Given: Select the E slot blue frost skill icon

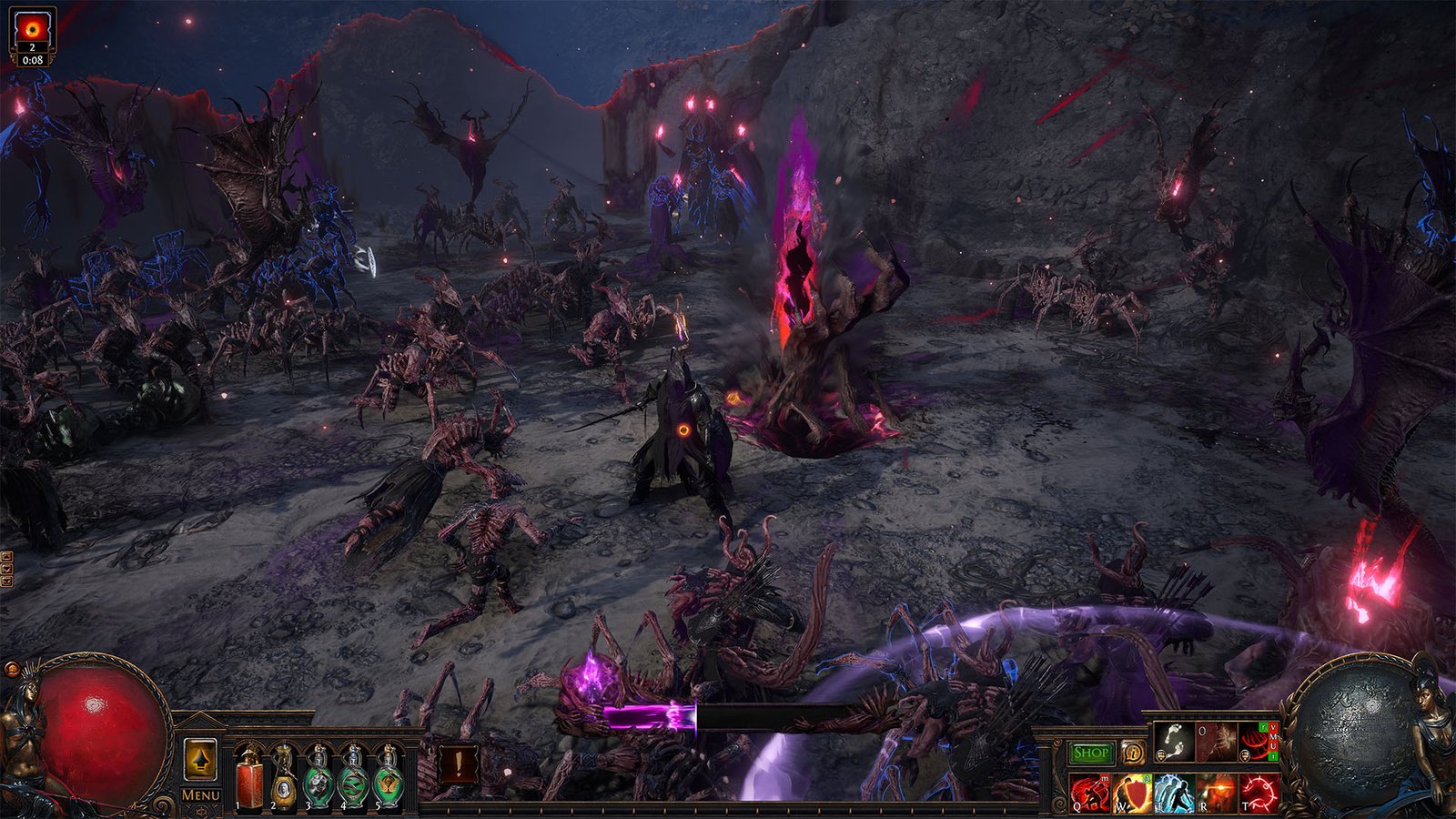Looking at the screenshot, I should (x=1174, y=794).
